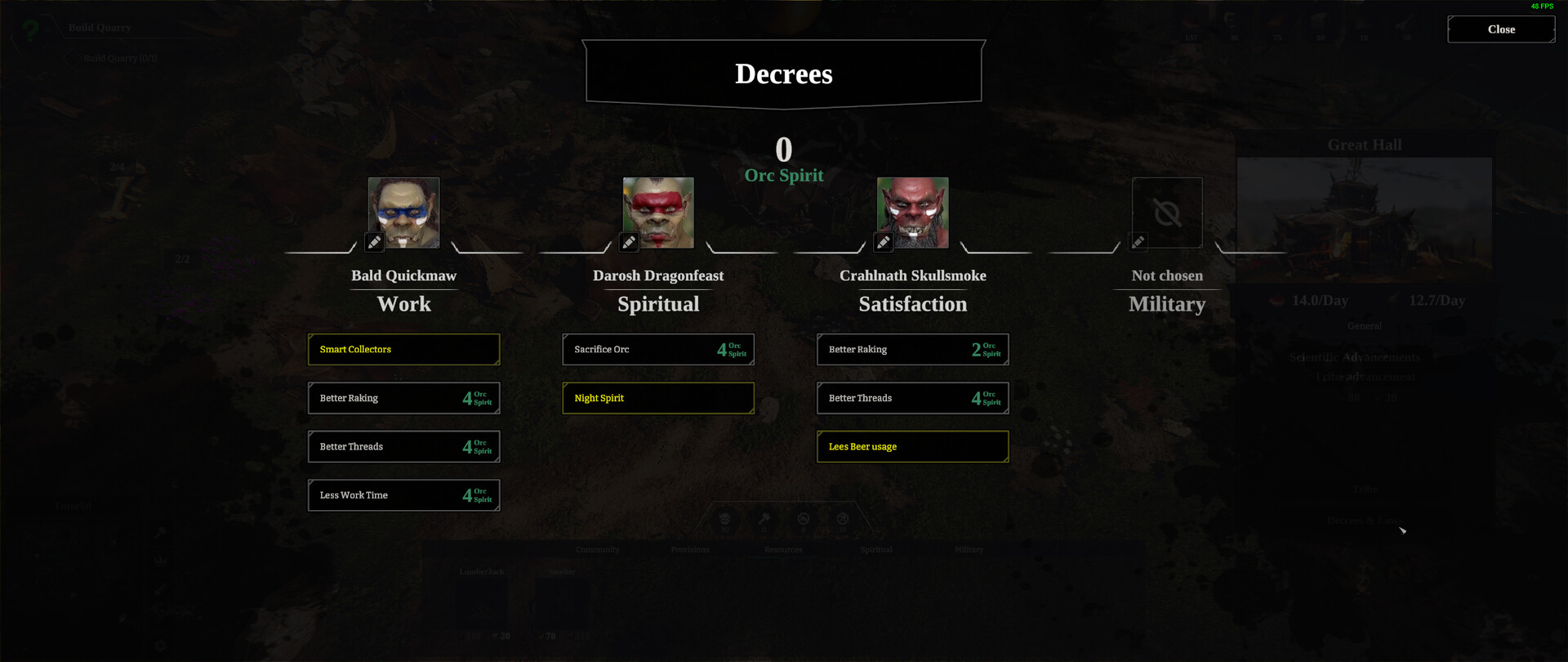Click the Great Hall building thumbnail
This screenshot has height=662, width=1568.
[x=1363, y=215]
